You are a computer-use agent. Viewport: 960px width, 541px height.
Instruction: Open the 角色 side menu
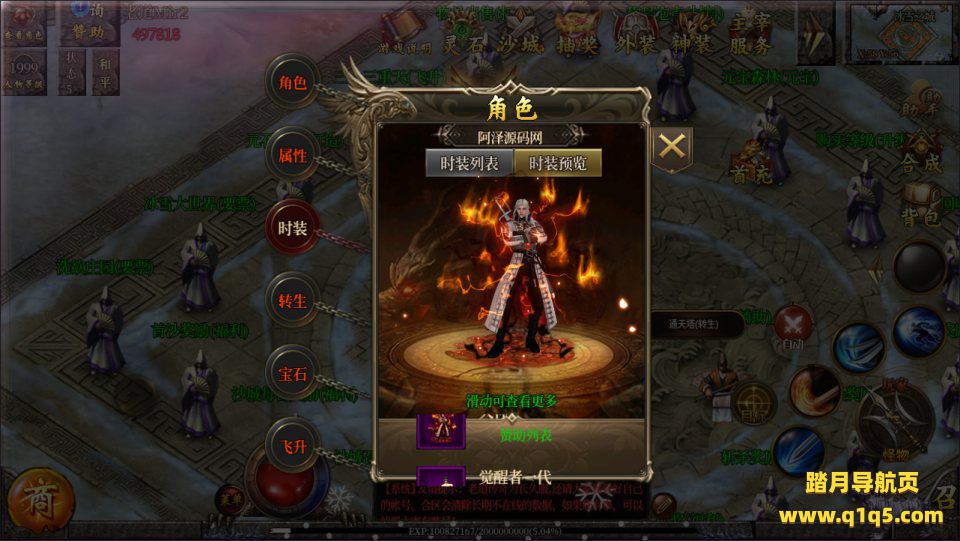(x=292, y=83)
